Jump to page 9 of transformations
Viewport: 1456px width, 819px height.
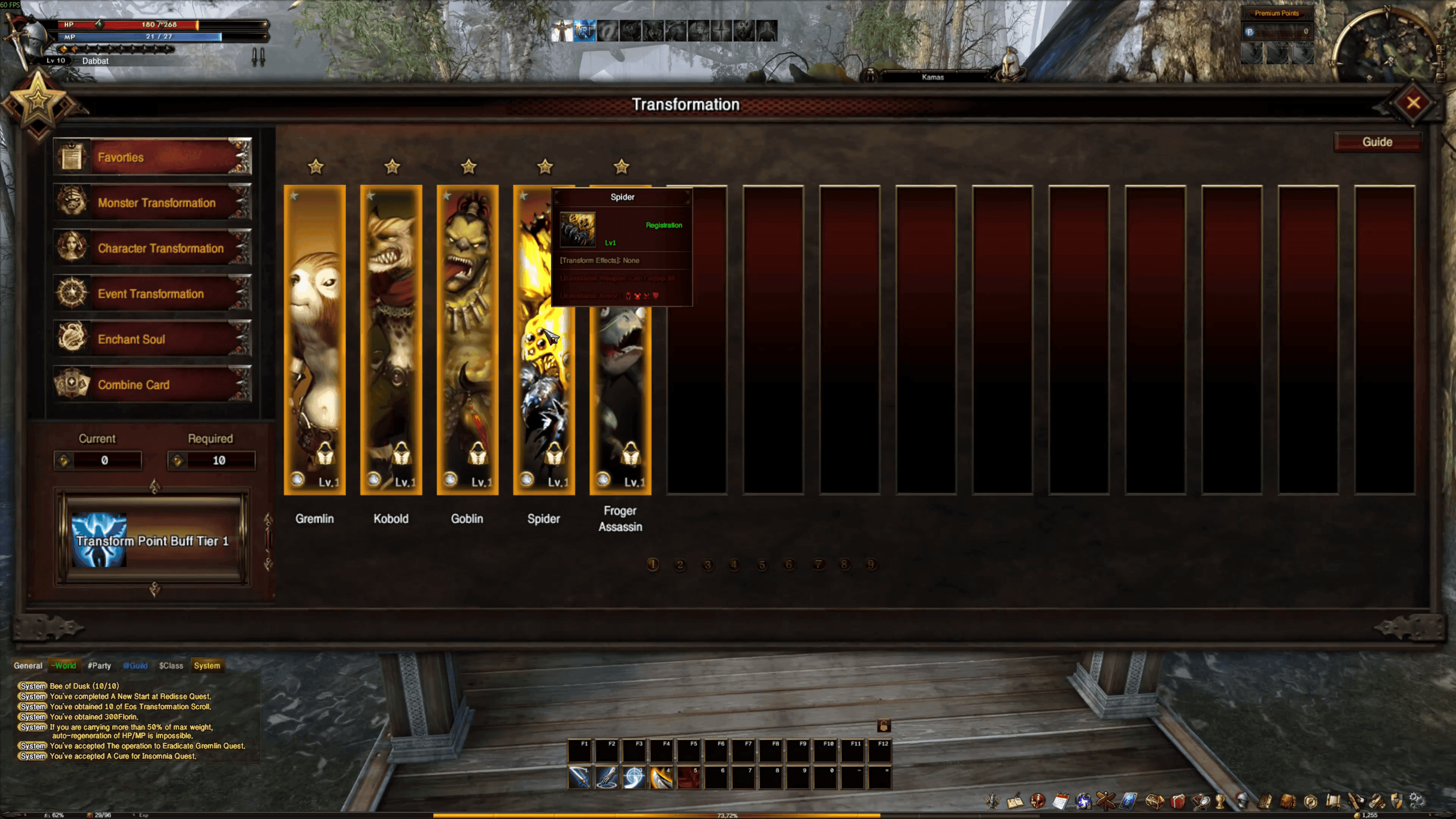(x=871, y=565)
